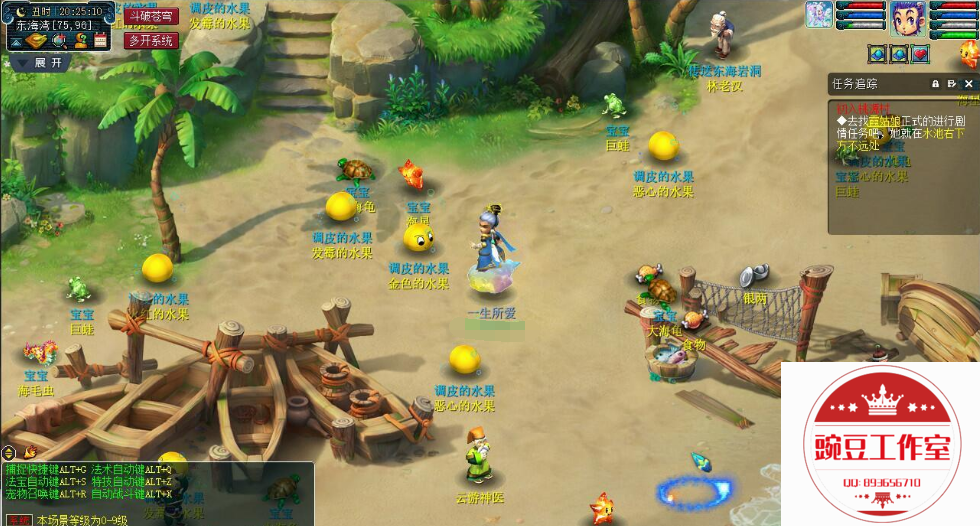Click the flame icon above chat box
980x526 pixels.
pos(30,452)
